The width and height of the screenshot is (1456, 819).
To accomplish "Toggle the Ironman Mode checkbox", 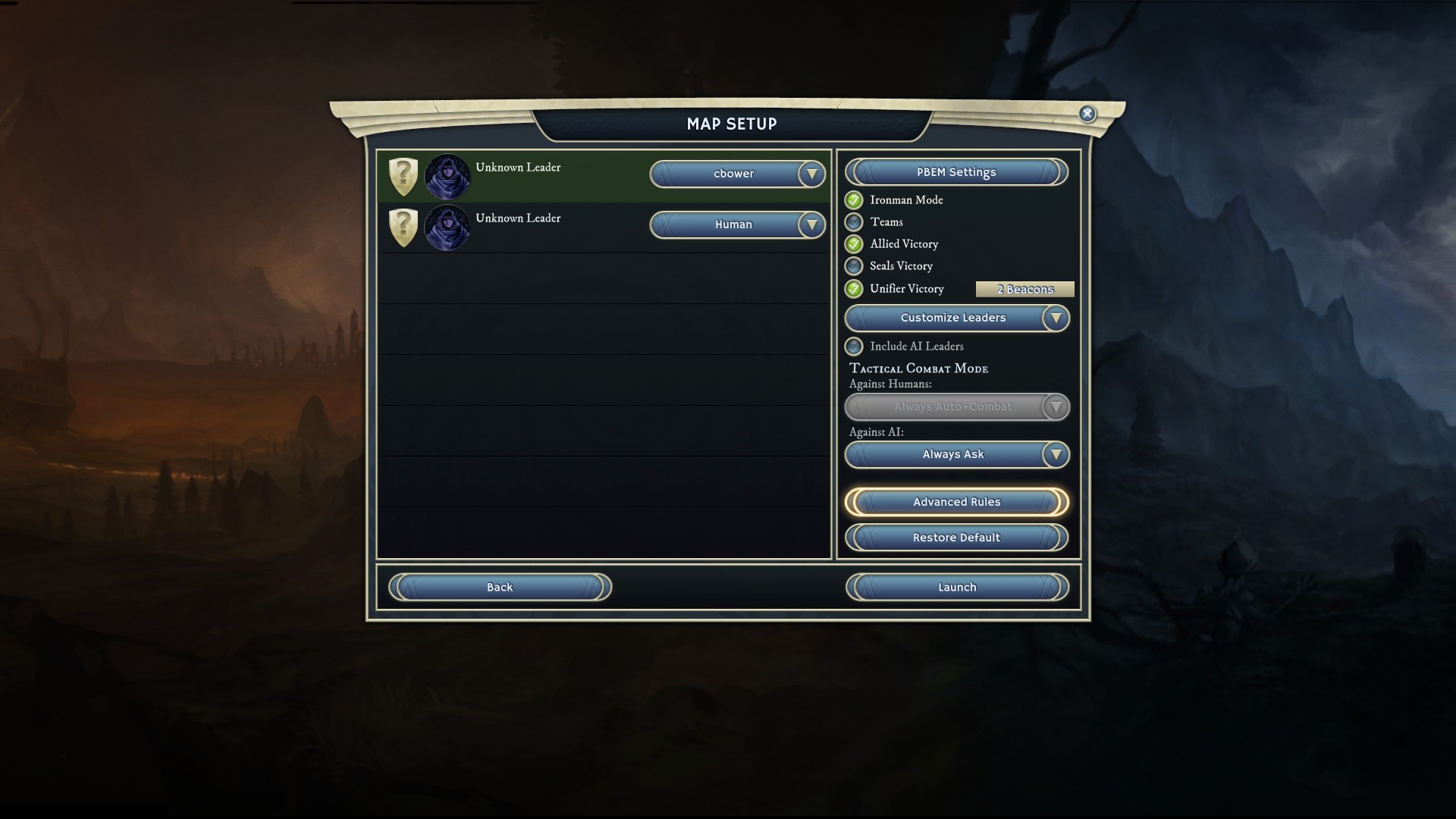I will tap(854, 200).
